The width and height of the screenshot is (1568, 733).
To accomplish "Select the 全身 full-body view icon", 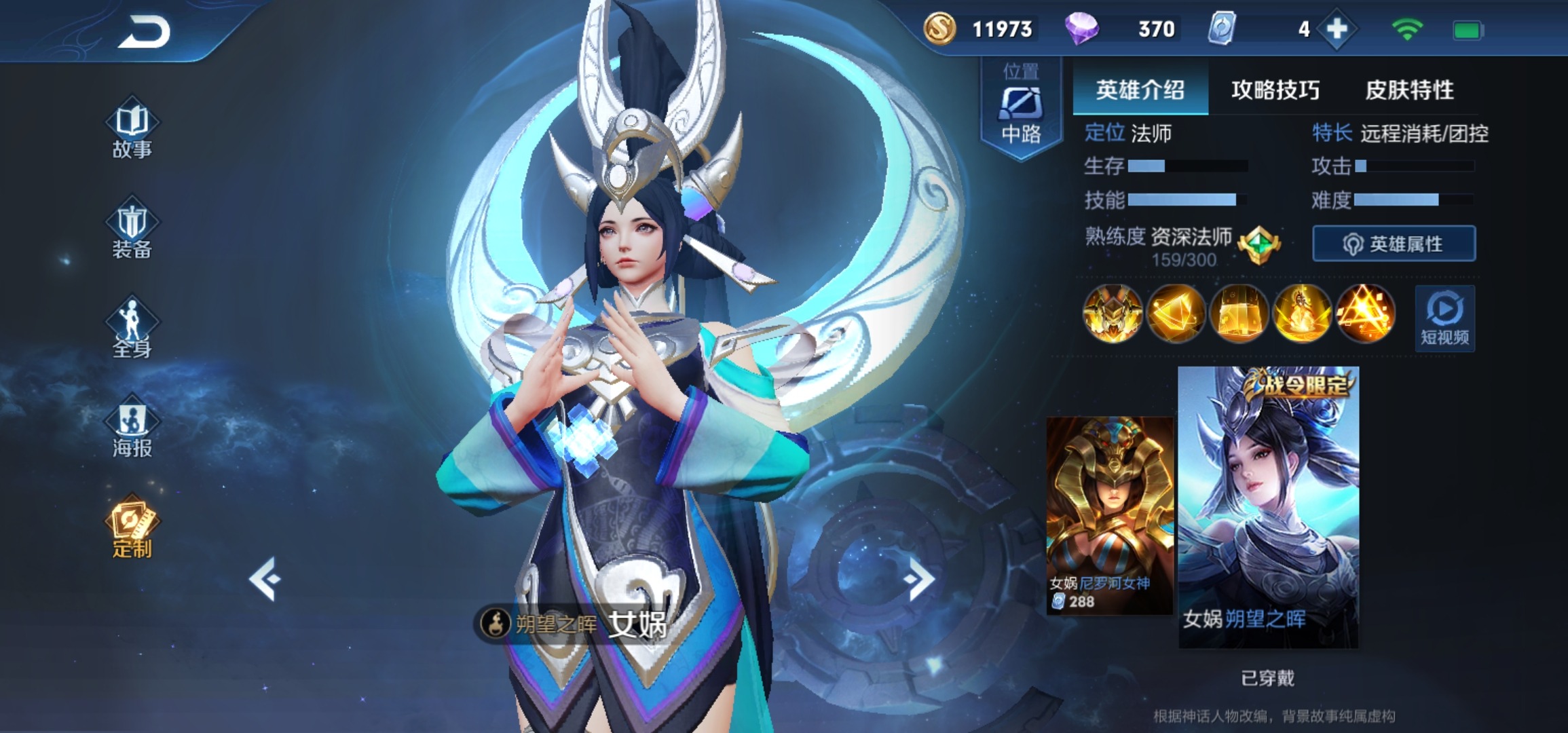I will click(133, 329).
